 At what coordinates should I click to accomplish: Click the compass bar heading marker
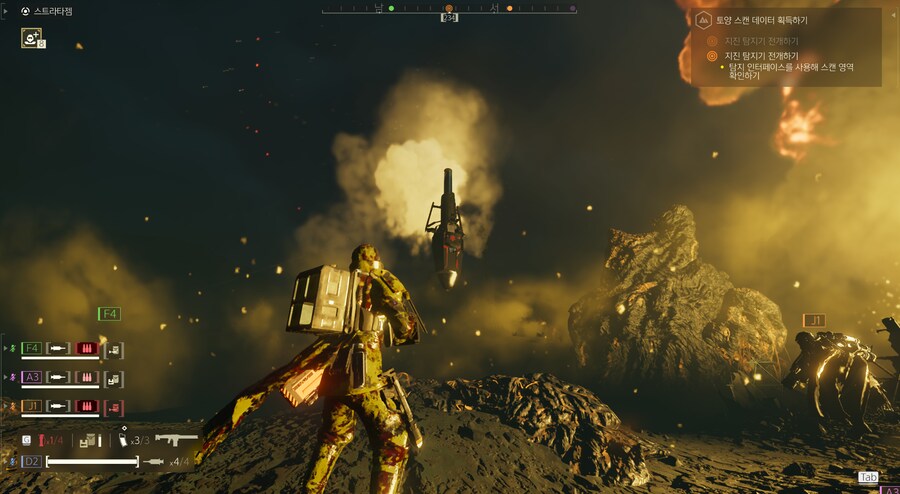(449, 17)
